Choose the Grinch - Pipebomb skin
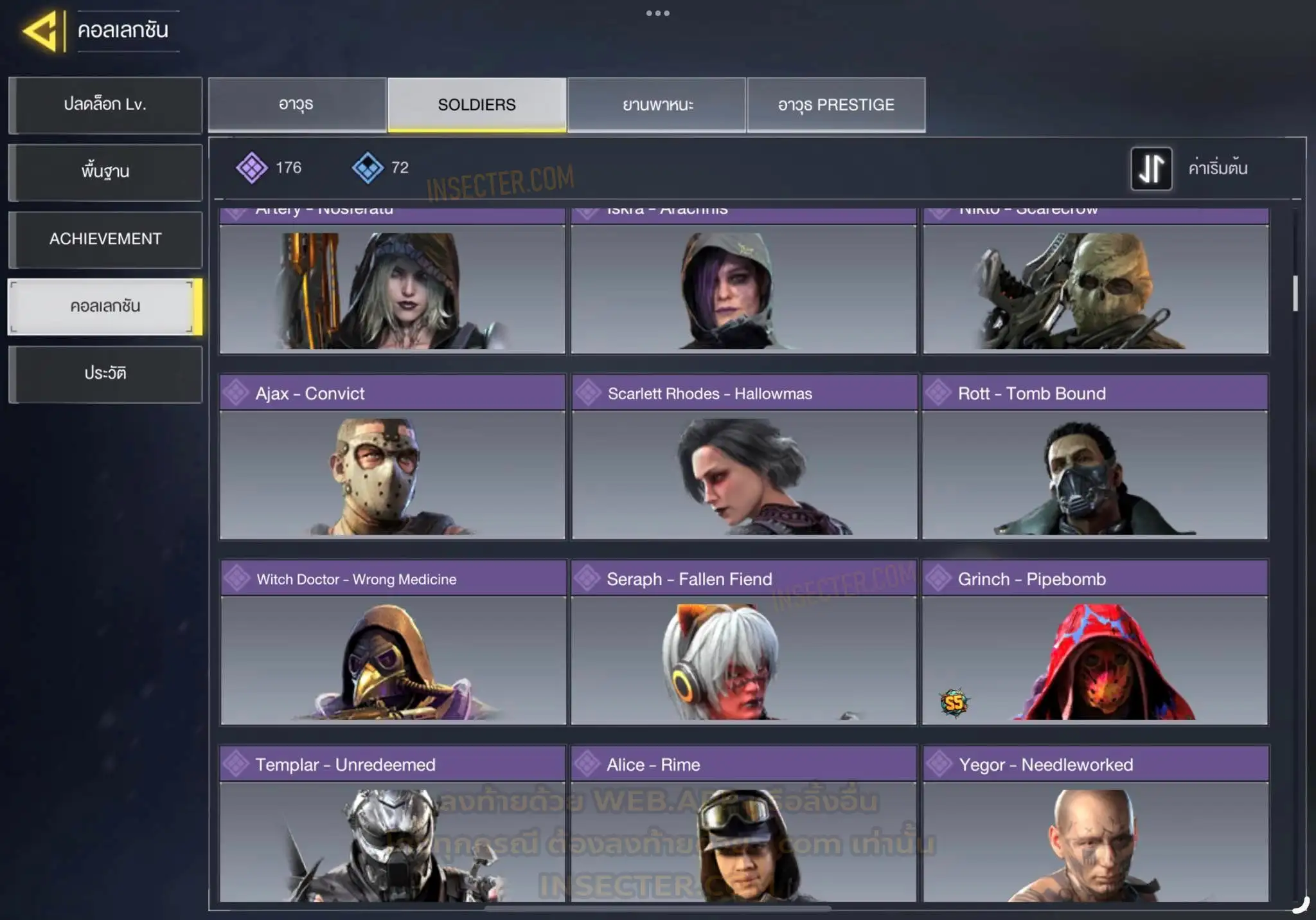 pos(1095,642)
